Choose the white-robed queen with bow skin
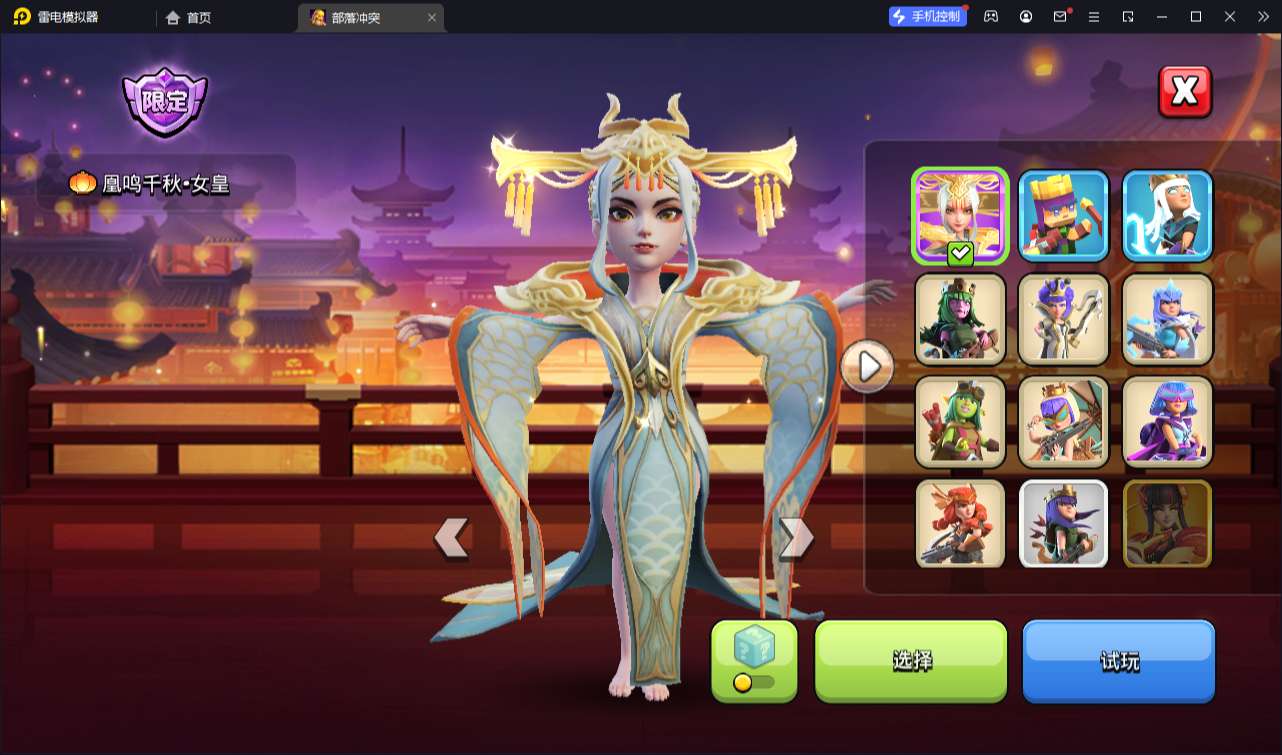This screenshot has width=1282, height=755. tap(1064, 319)
